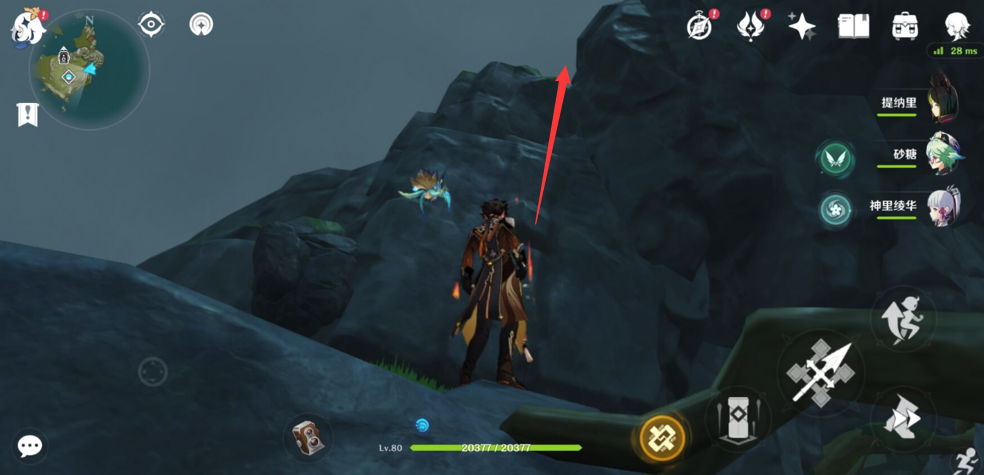Open the events compass icon

point(699,27)
